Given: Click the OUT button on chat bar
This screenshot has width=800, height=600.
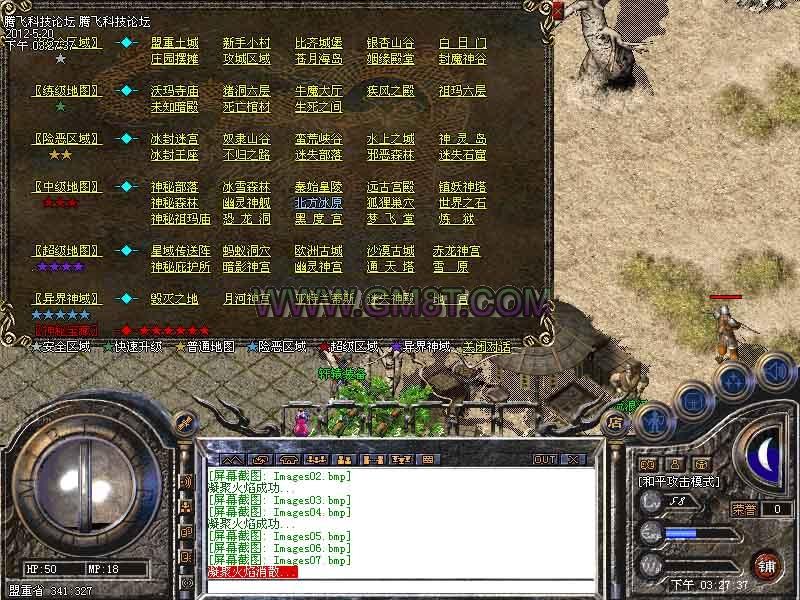Looking at the screenshot, I should click(545, 459).
